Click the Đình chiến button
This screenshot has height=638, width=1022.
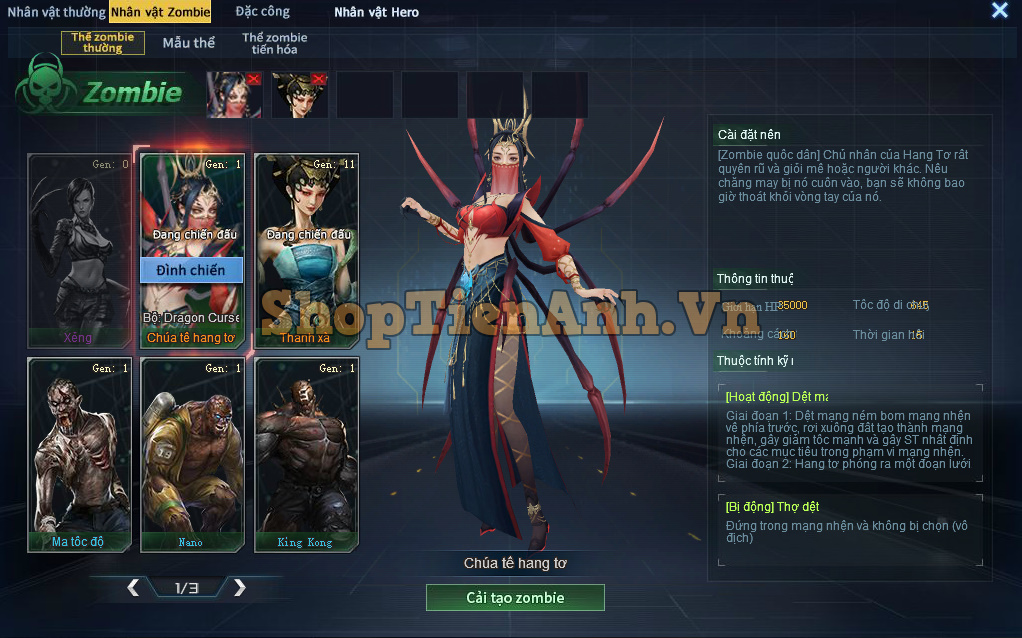(x=192, y=270)
